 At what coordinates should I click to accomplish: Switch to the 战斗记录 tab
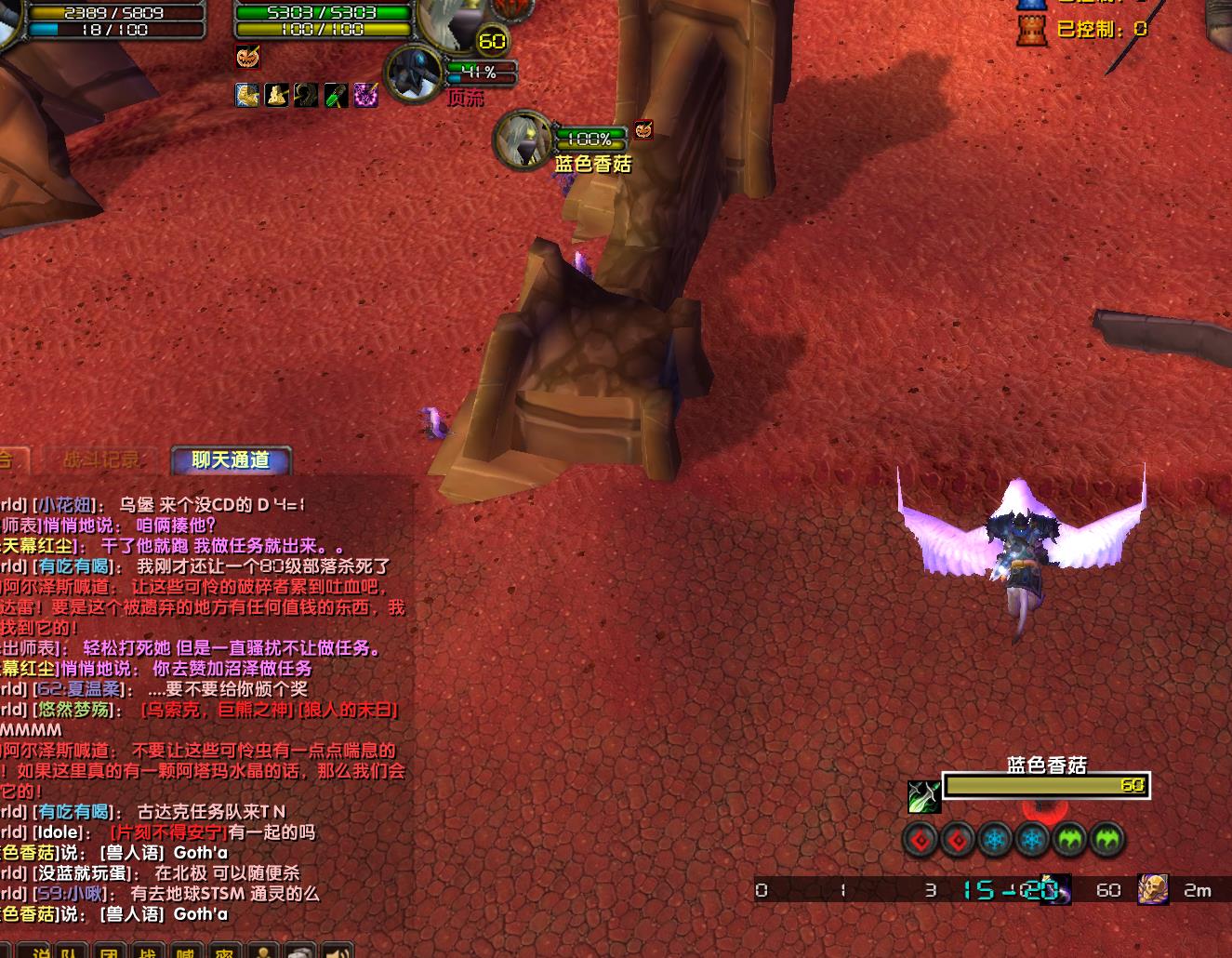(102, 460)
